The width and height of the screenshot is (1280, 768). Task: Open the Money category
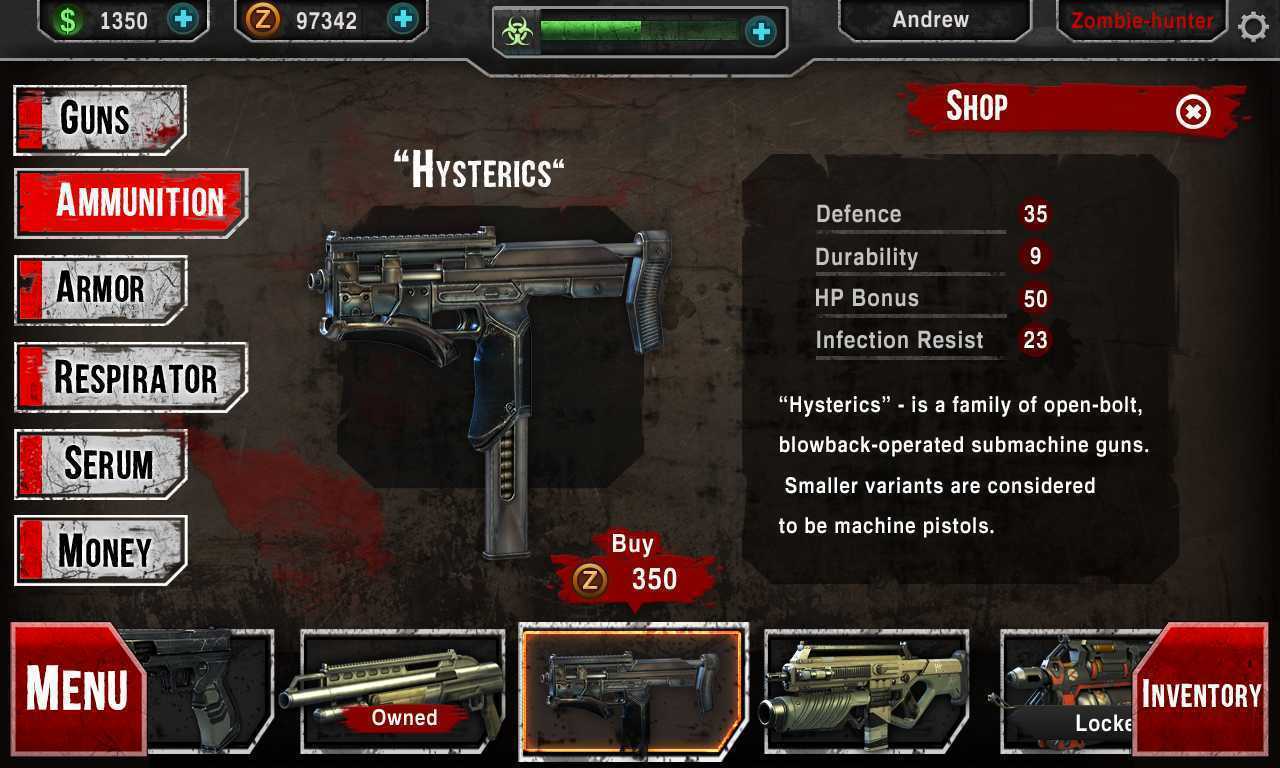click(101, 550)
